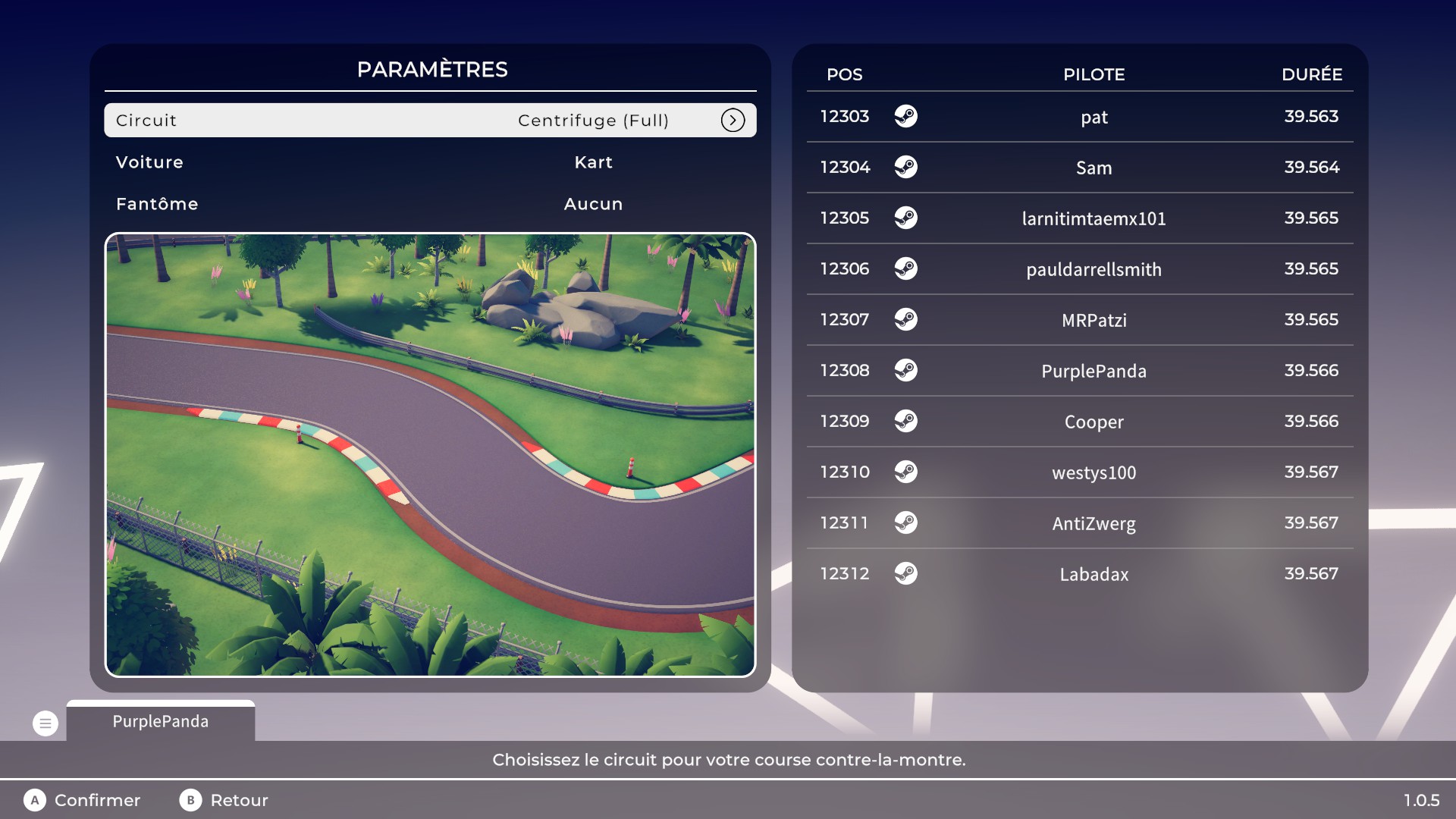The width and height of the screenshot is (1456, 819).
Task: Choose the Voiture setting row
Action: click(x=429, y=162)
